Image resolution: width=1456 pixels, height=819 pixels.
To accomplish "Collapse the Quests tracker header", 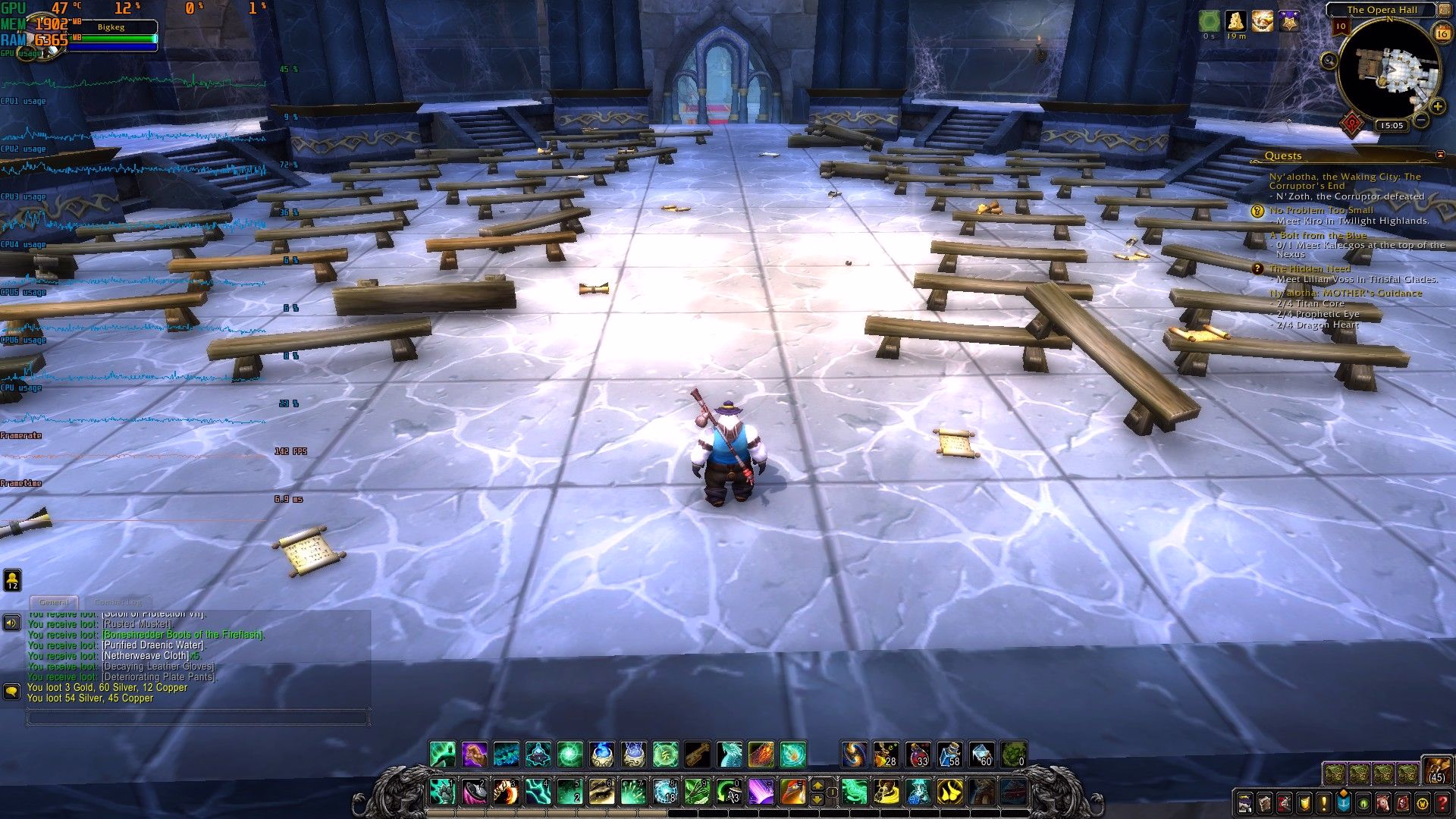I will click(x=1440, y=155).
